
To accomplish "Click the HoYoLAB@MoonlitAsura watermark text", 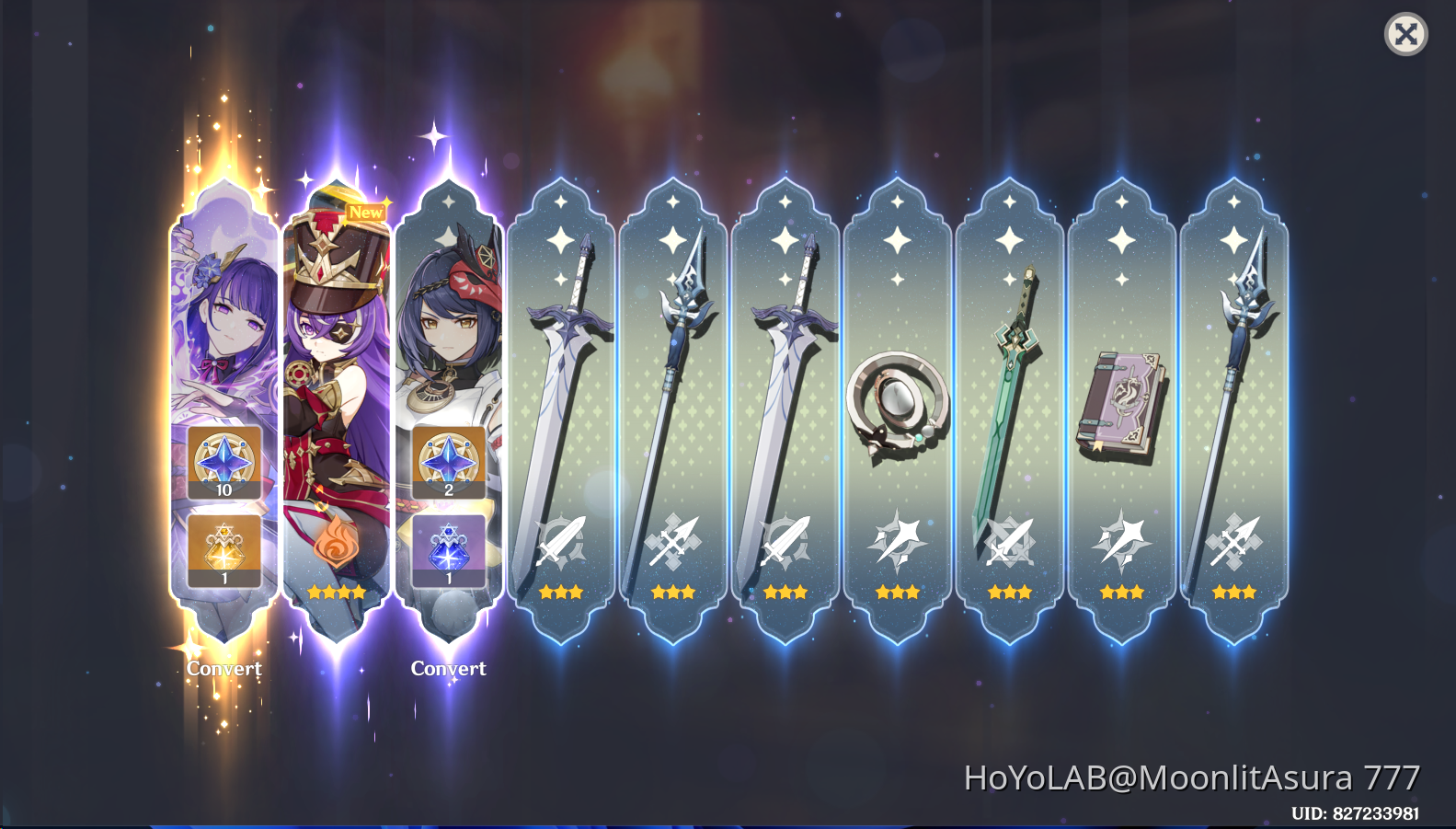I will 1191,778.
